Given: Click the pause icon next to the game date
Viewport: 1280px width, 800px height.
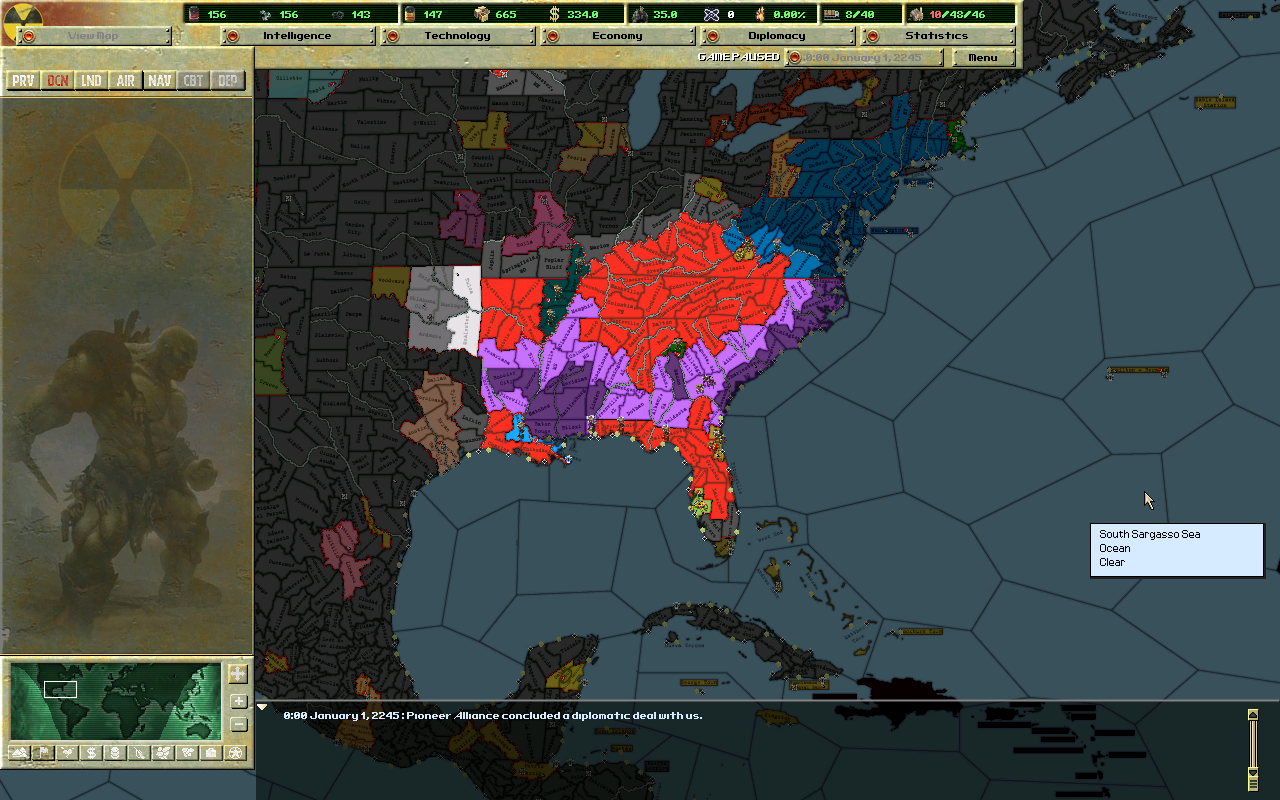Looking at the screenshot, I should [x=793, y=57].
